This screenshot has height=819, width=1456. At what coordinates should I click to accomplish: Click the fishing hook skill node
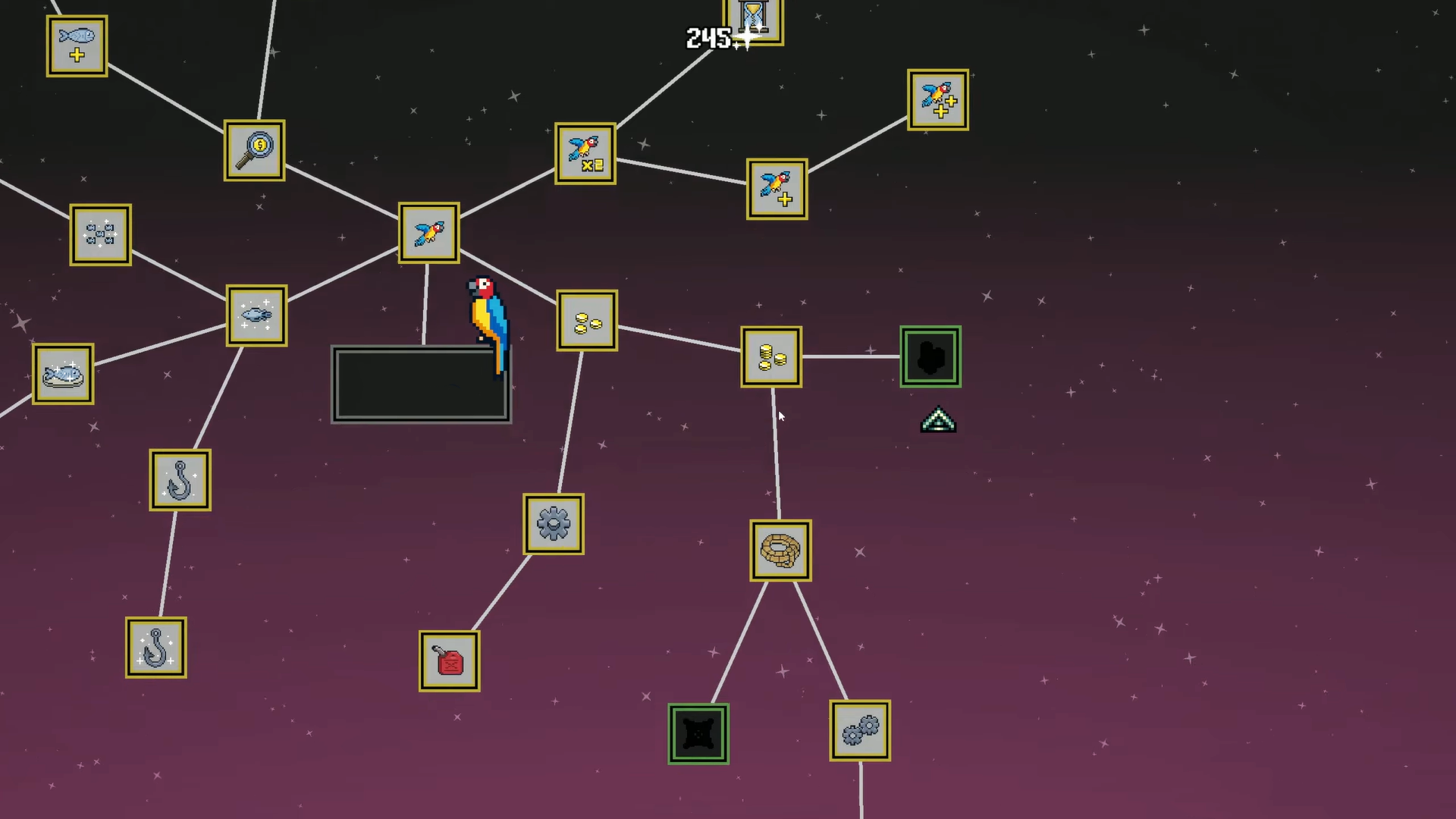[180, 480]
